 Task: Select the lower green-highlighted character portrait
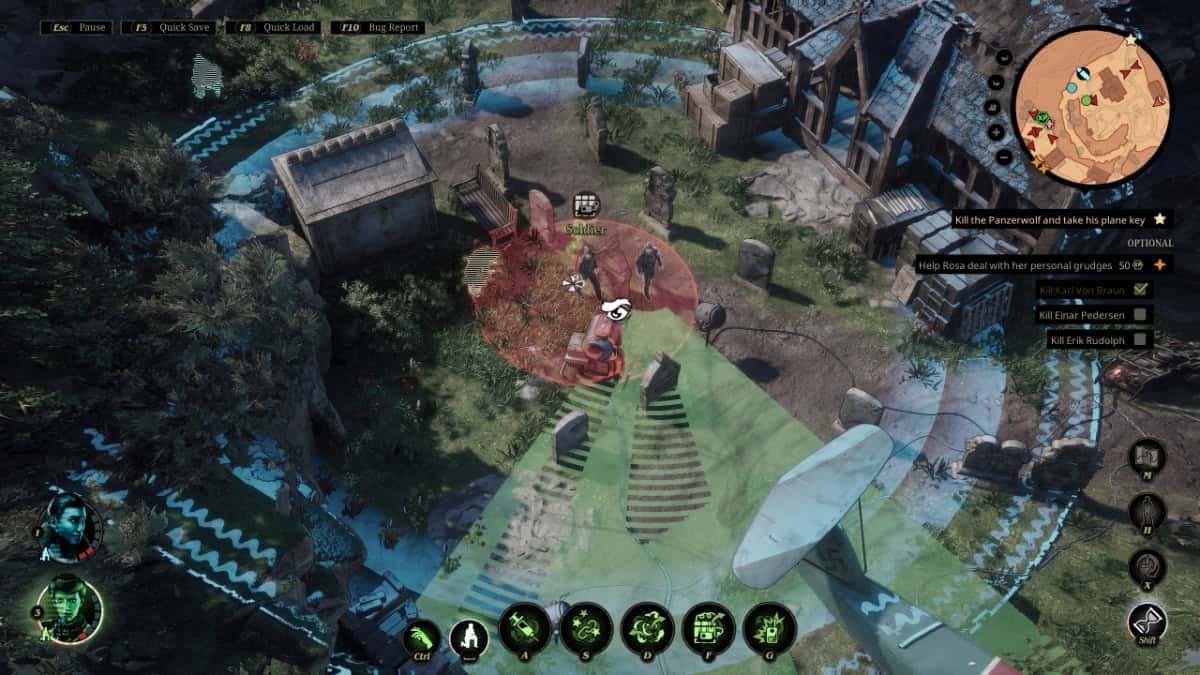pyautogui.click(x=70, y=609)
